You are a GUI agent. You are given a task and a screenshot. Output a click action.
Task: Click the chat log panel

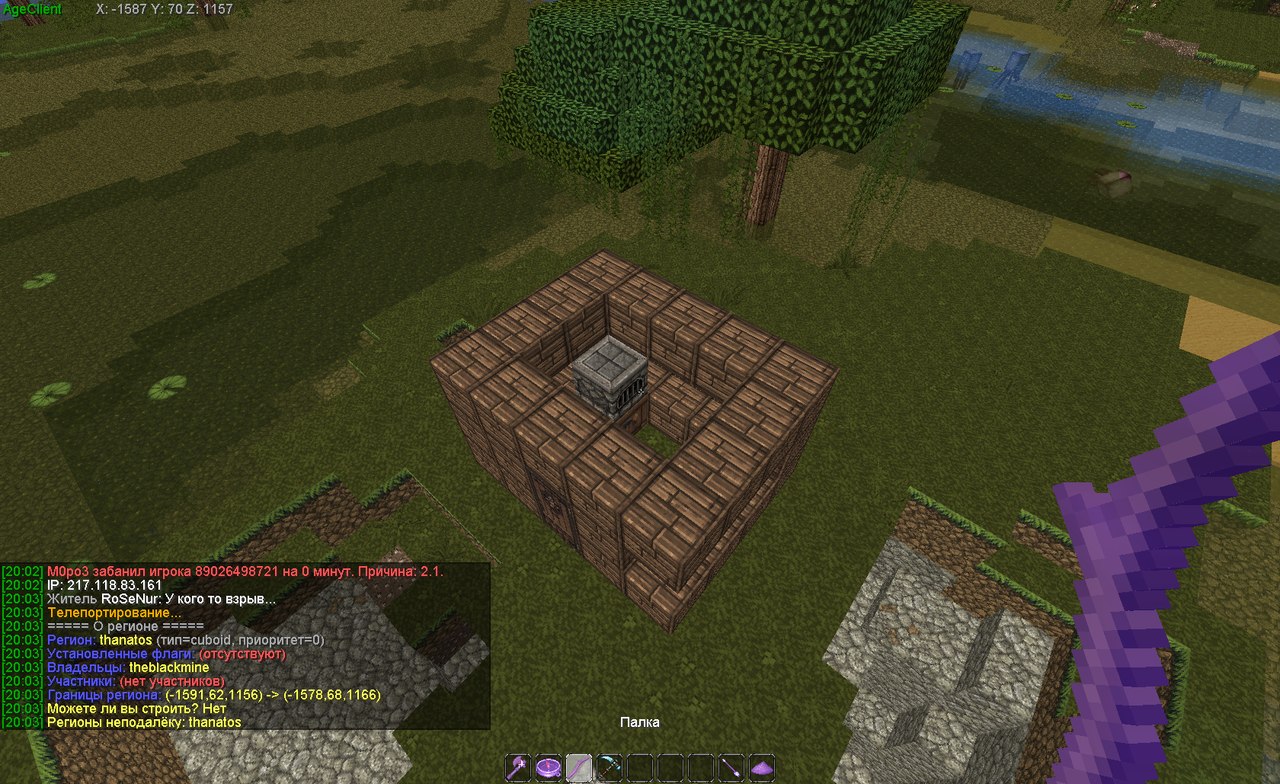coord(245,646)
